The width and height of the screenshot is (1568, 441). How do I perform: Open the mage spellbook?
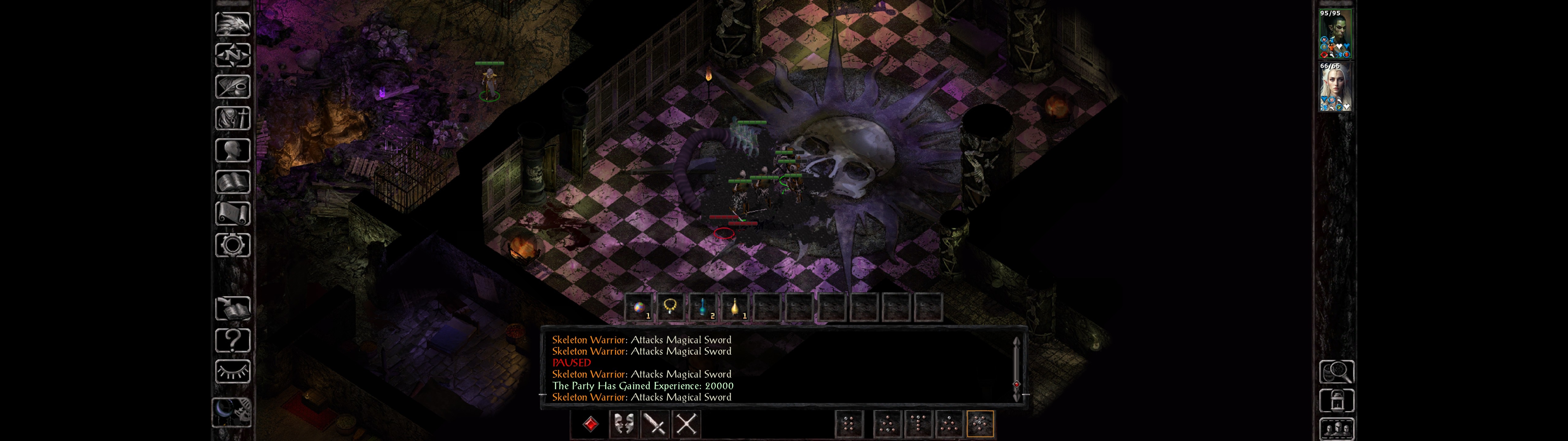coord(232,182)
